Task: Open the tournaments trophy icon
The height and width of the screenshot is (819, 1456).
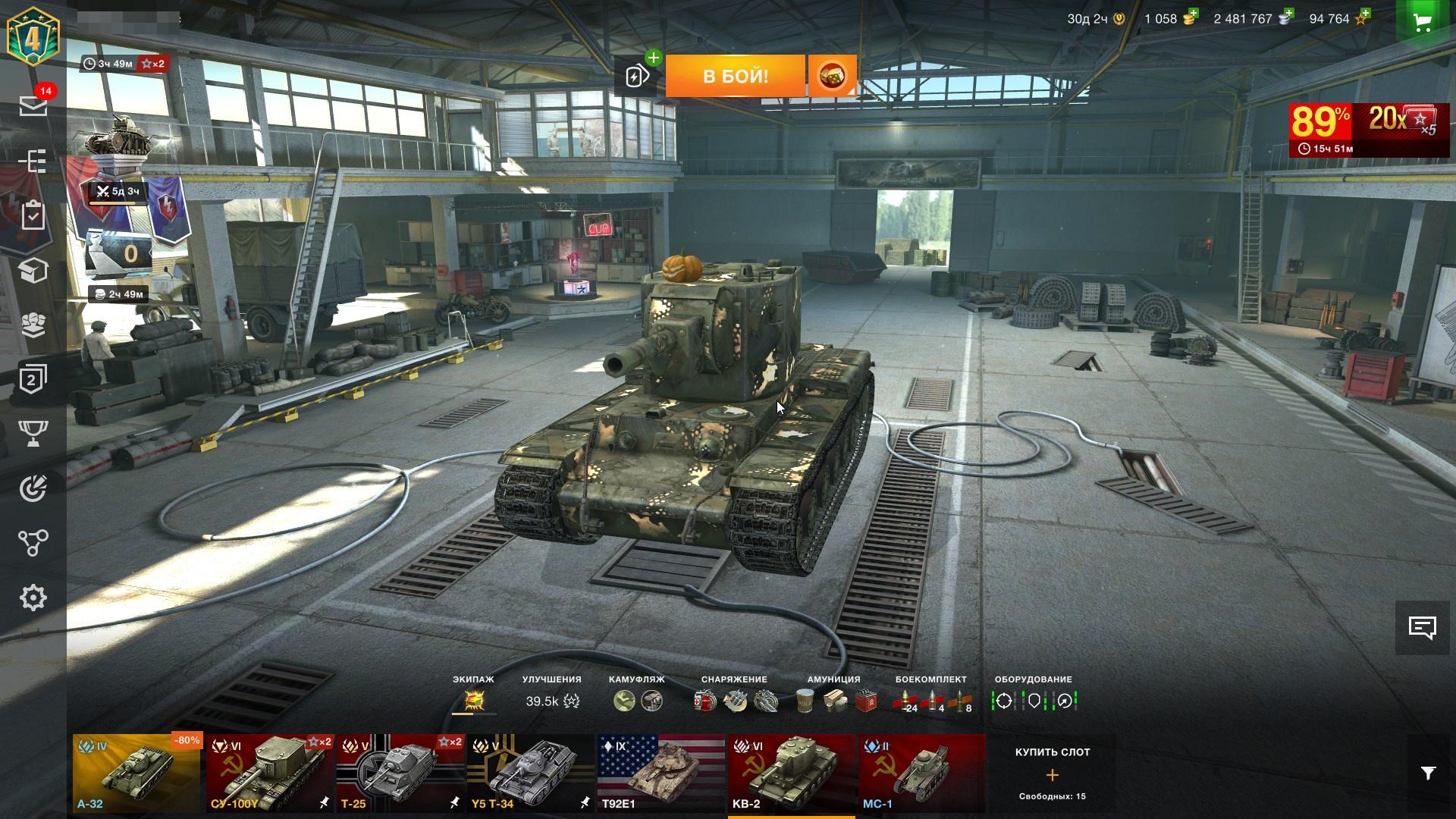Action: (33, 433)
